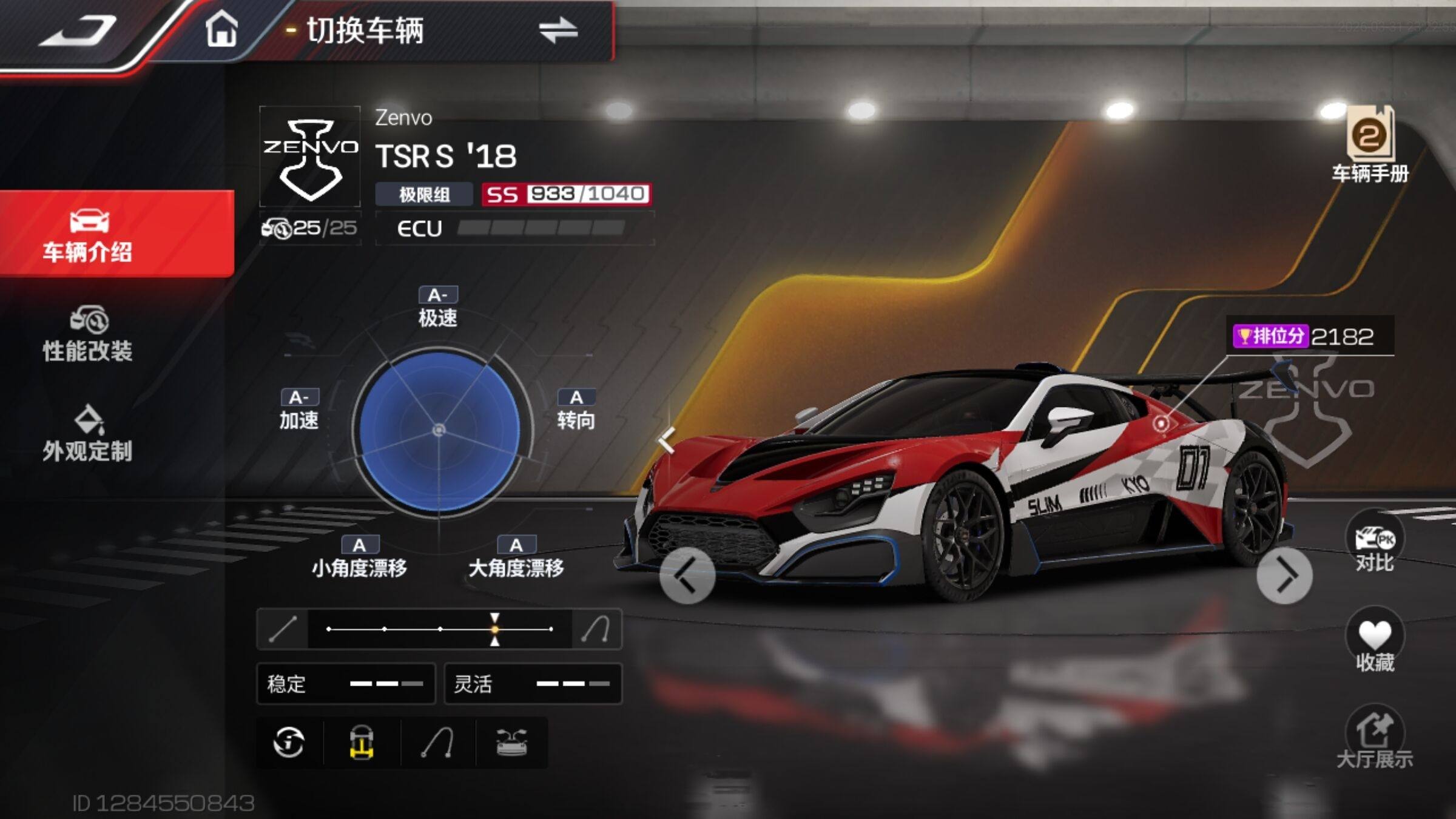Favorite this car with 收藏 heart
The image size is (1456, 819).
pyautogui.click(x=1375, y=643)
